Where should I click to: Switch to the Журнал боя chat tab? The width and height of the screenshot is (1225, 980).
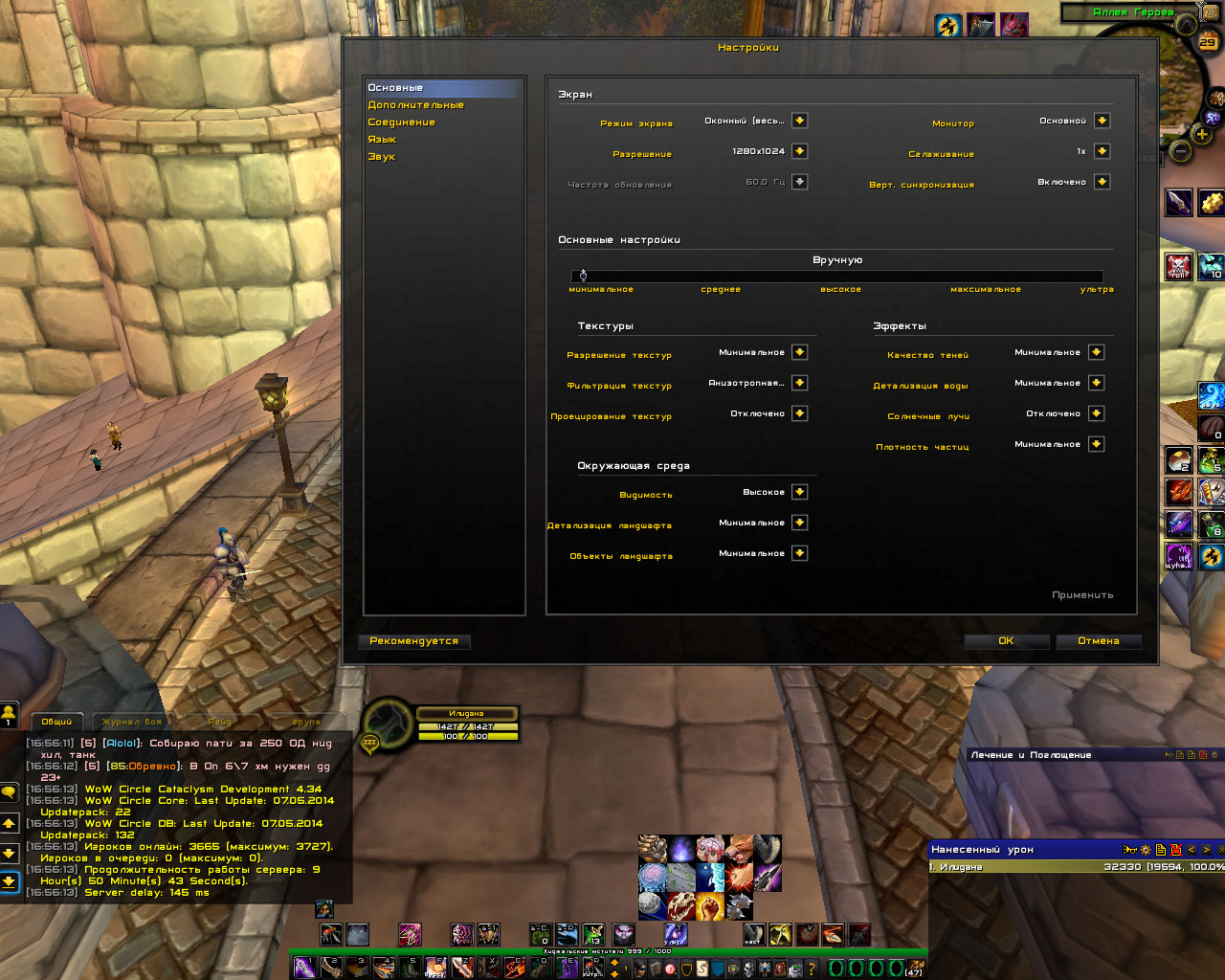pos(132,722)
